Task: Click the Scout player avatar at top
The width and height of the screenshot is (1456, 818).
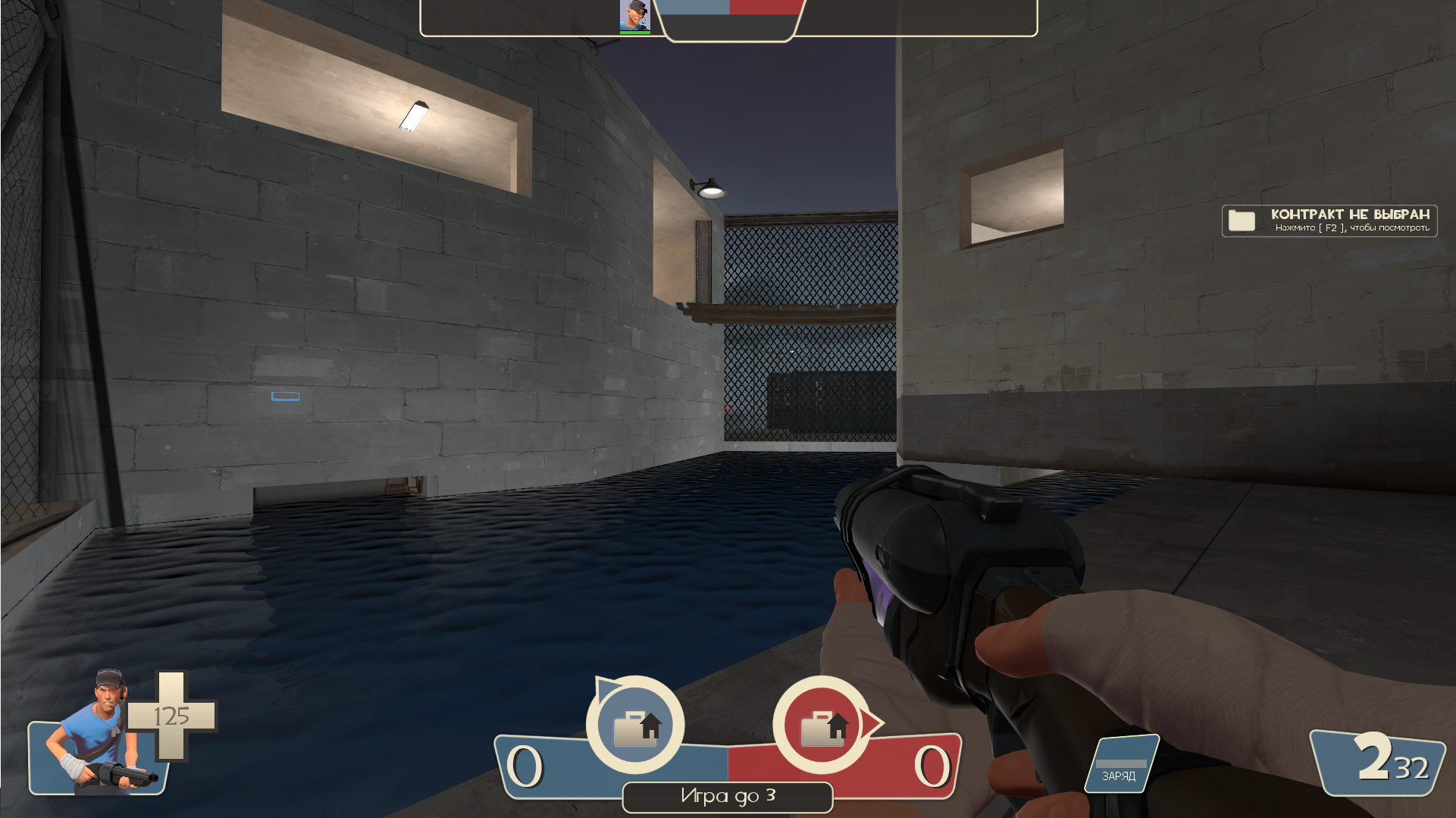Action: click(634, 16)
